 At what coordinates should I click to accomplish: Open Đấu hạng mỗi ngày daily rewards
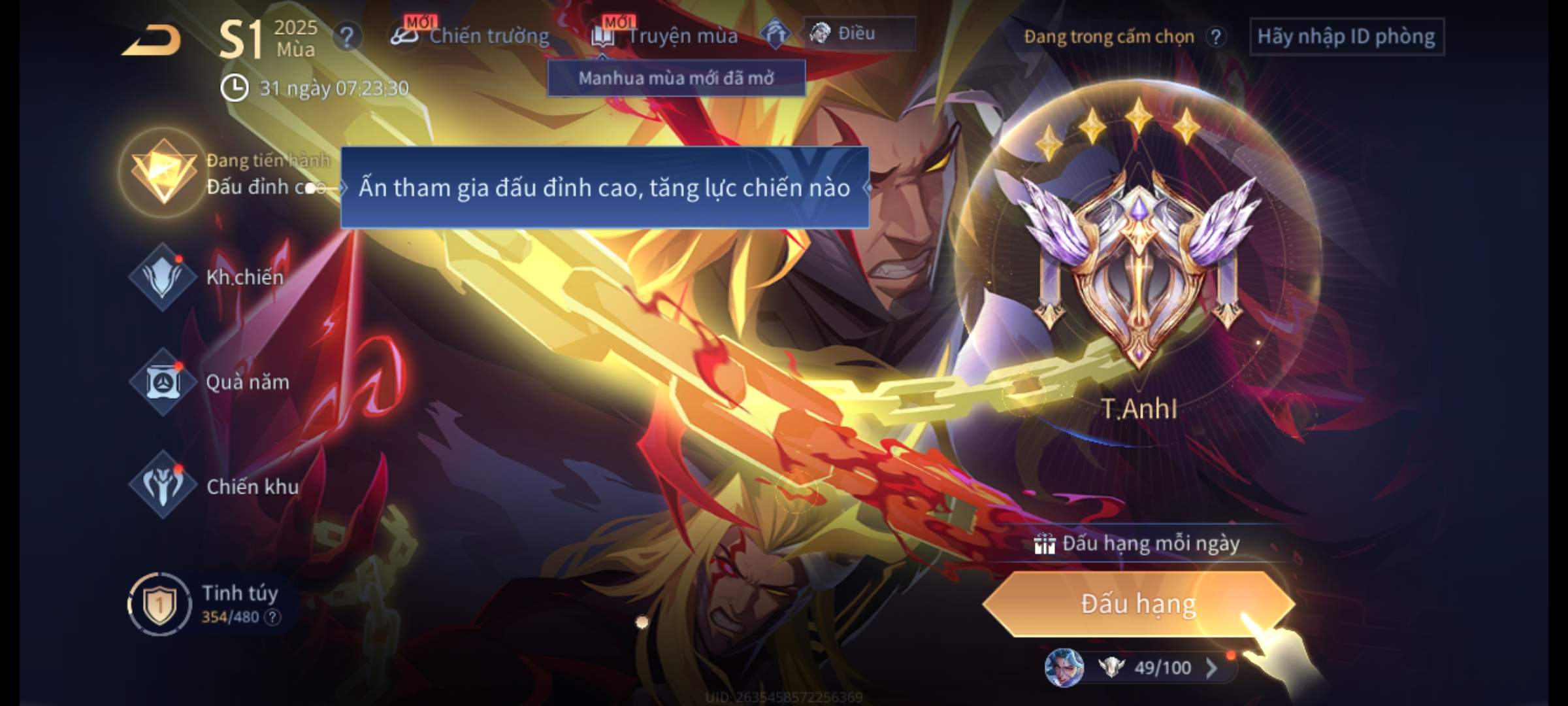point(1138,544)
